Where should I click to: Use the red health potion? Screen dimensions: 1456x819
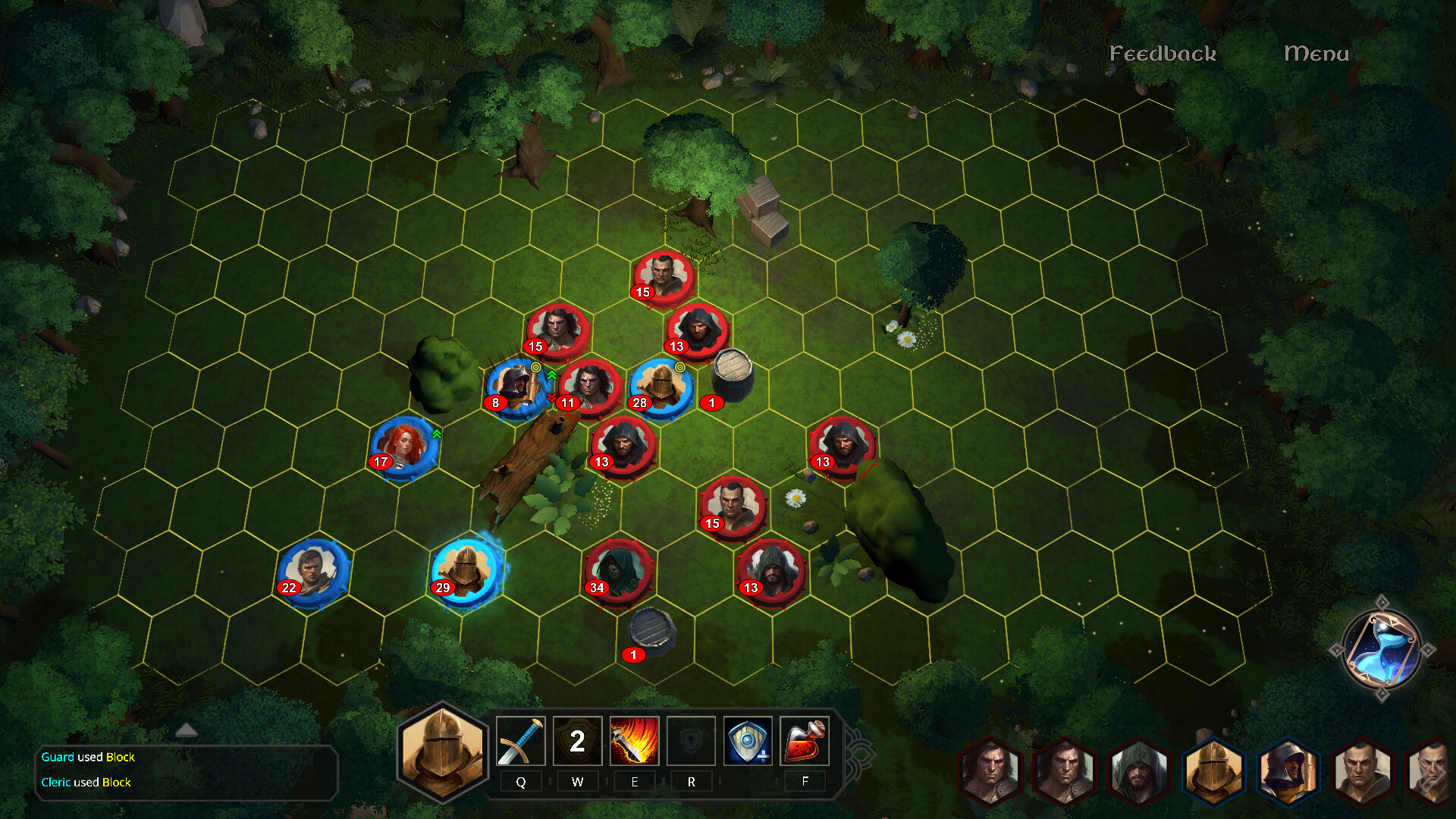[x=805, y=741]
